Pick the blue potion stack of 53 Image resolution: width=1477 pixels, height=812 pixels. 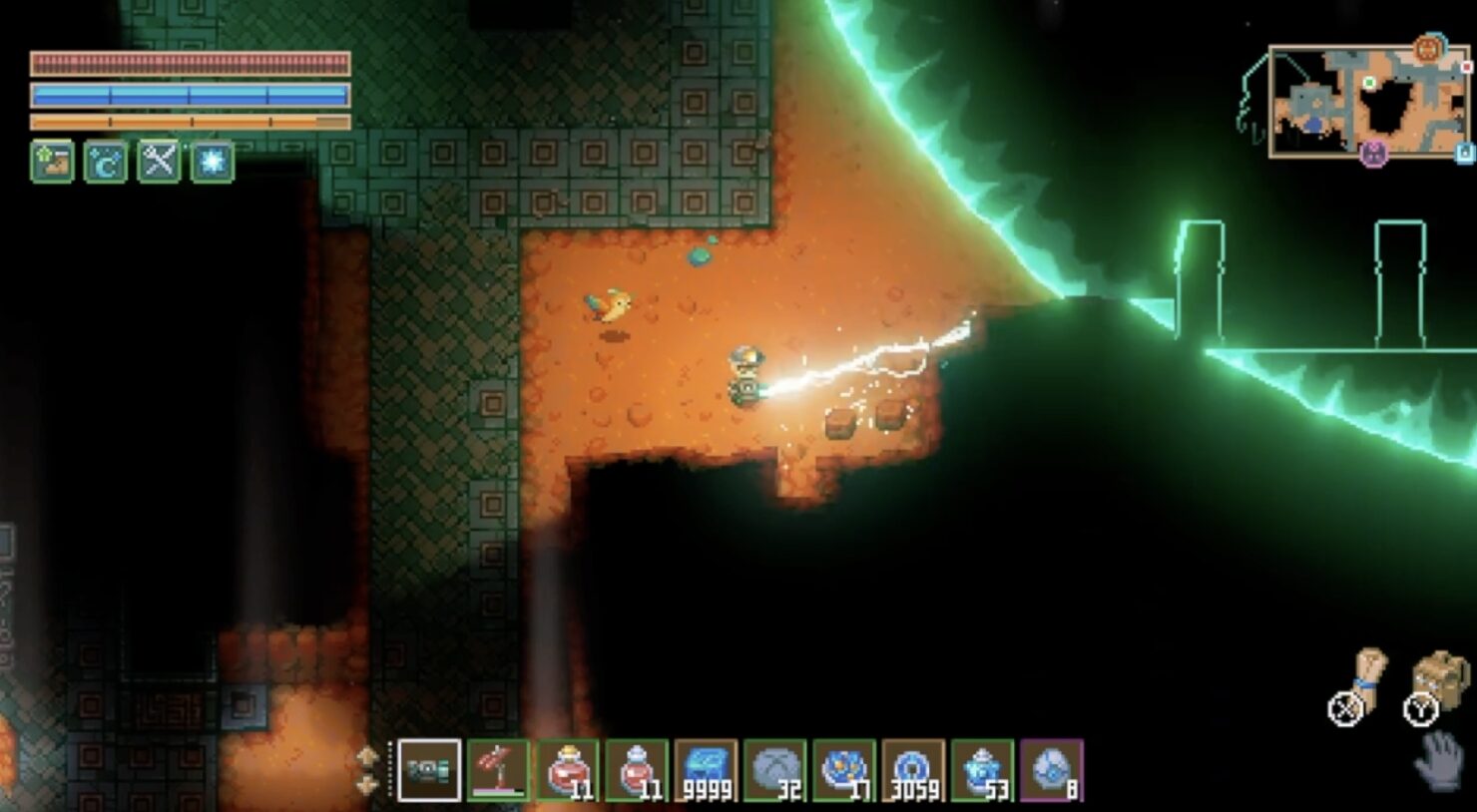pyautogui.click(x=982, y=770)
